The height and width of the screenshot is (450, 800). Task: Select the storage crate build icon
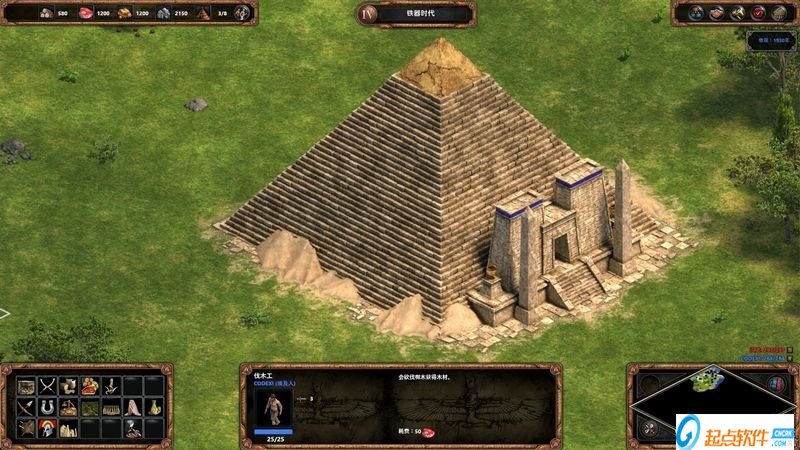click(x=26, y=386)
